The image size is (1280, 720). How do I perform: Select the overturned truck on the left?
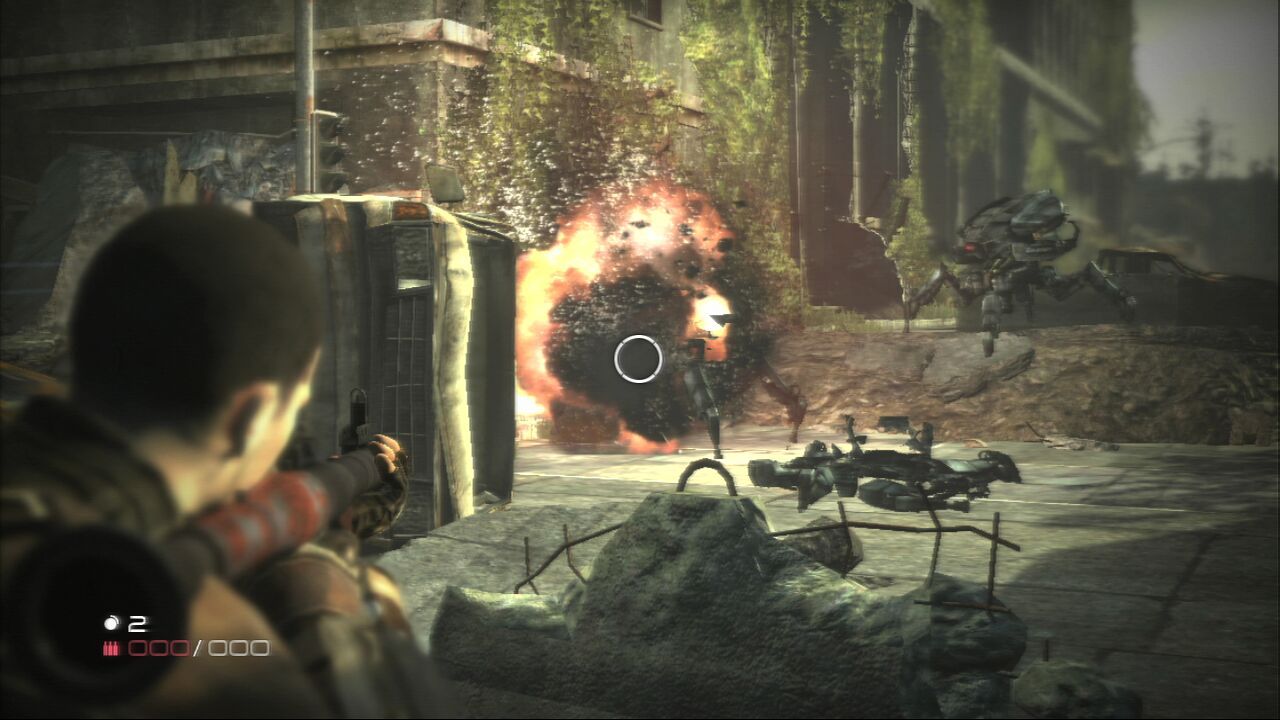point(400,330)
